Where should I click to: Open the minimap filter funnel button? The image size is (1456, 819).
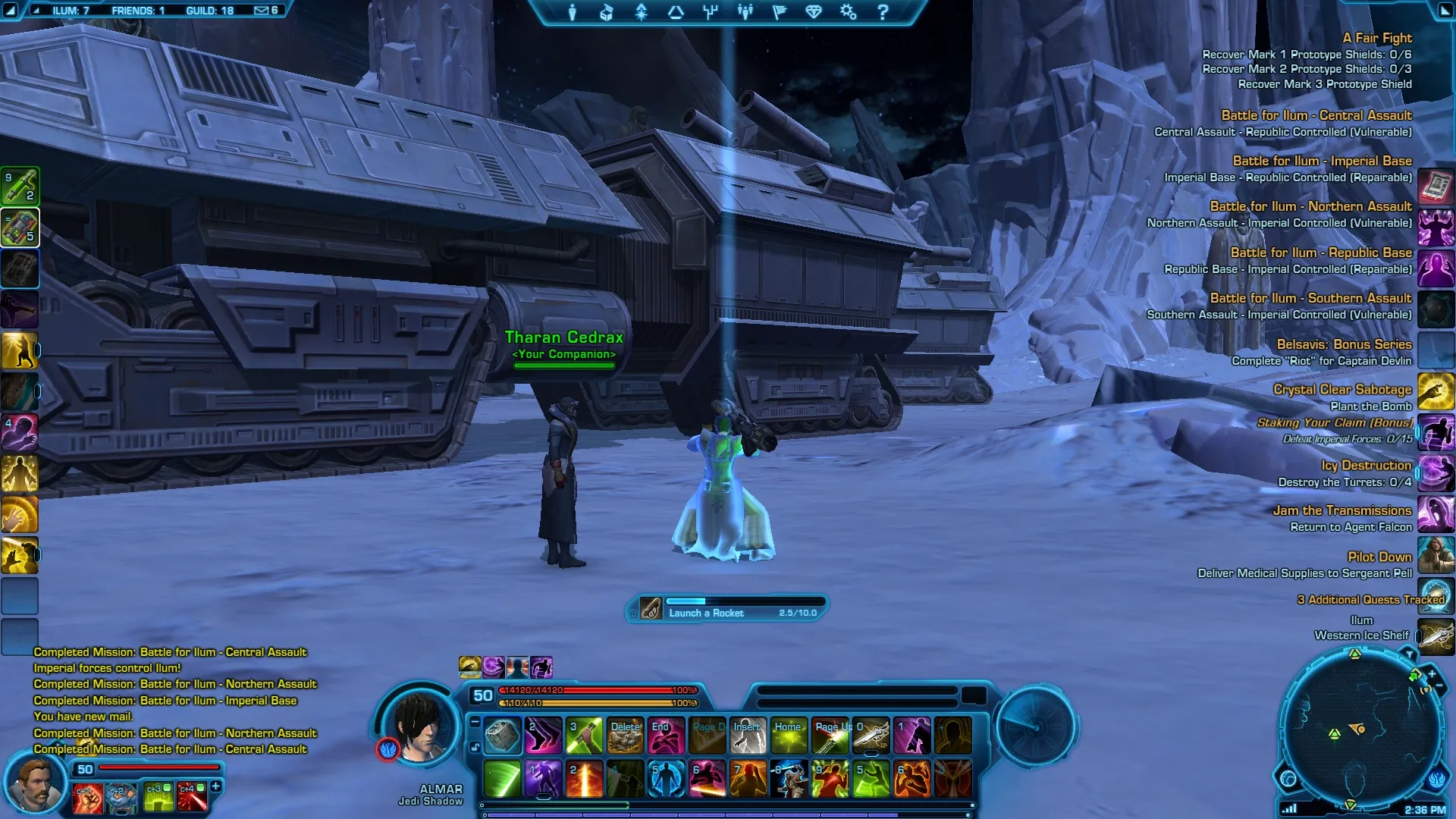(1409, 654)
